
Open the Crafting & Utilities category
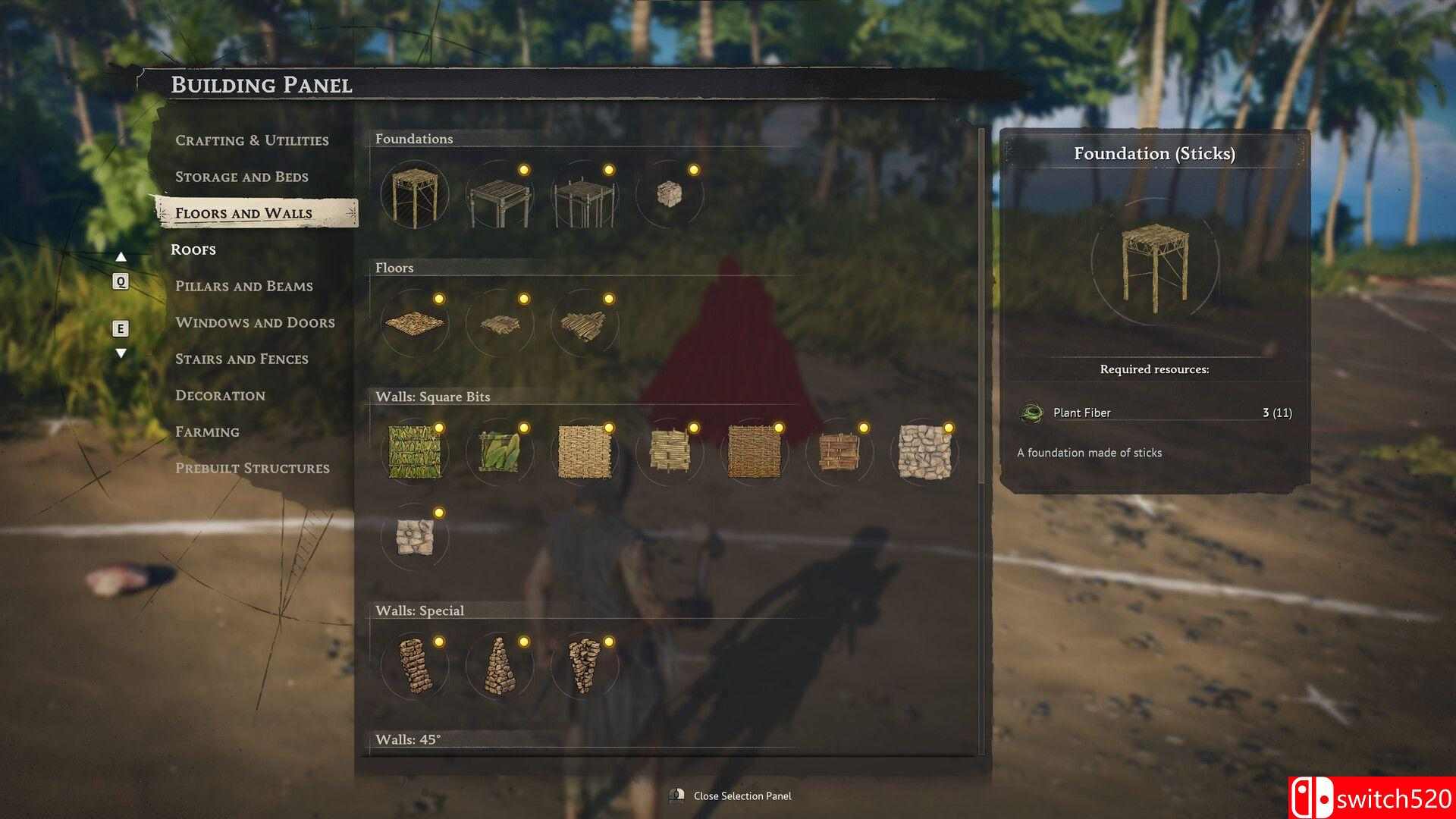pos(252,140)
